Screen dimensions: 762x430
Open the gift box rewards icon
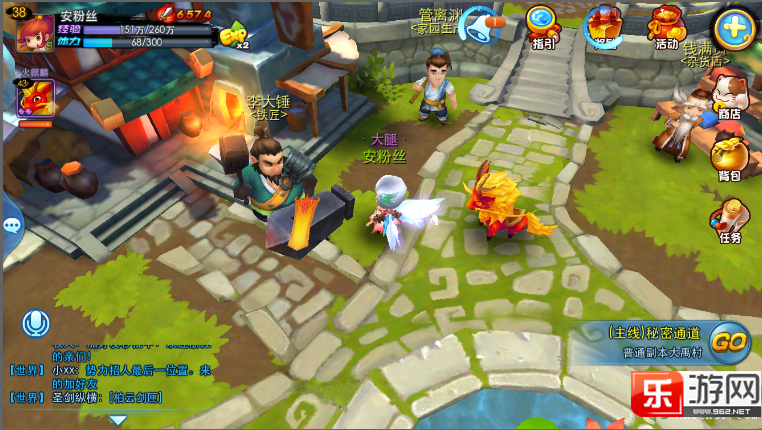(x=603, y=26)
